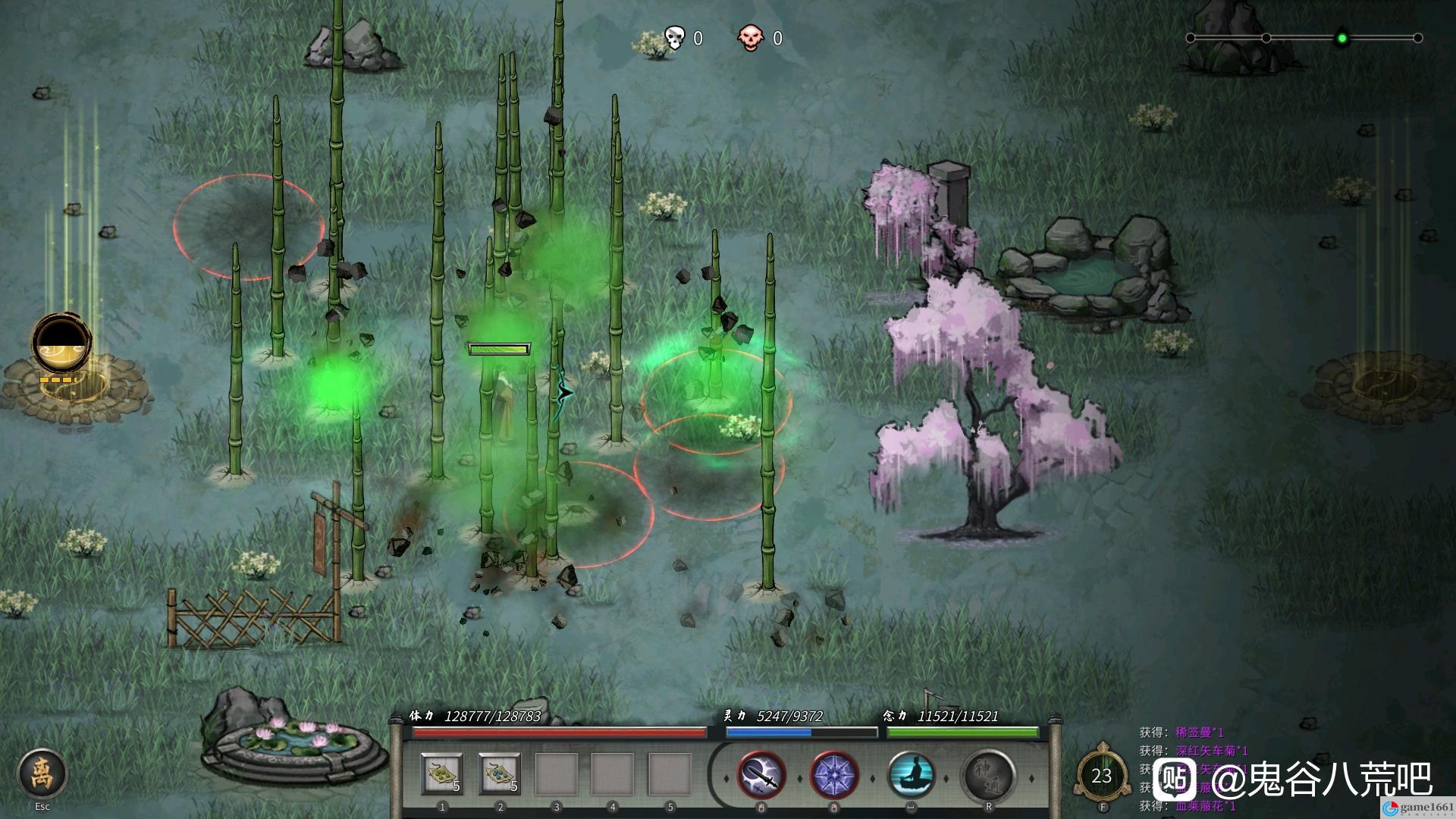Select the glowing green stage progress node
The image size is (1456, 819).
point(1341,38)
